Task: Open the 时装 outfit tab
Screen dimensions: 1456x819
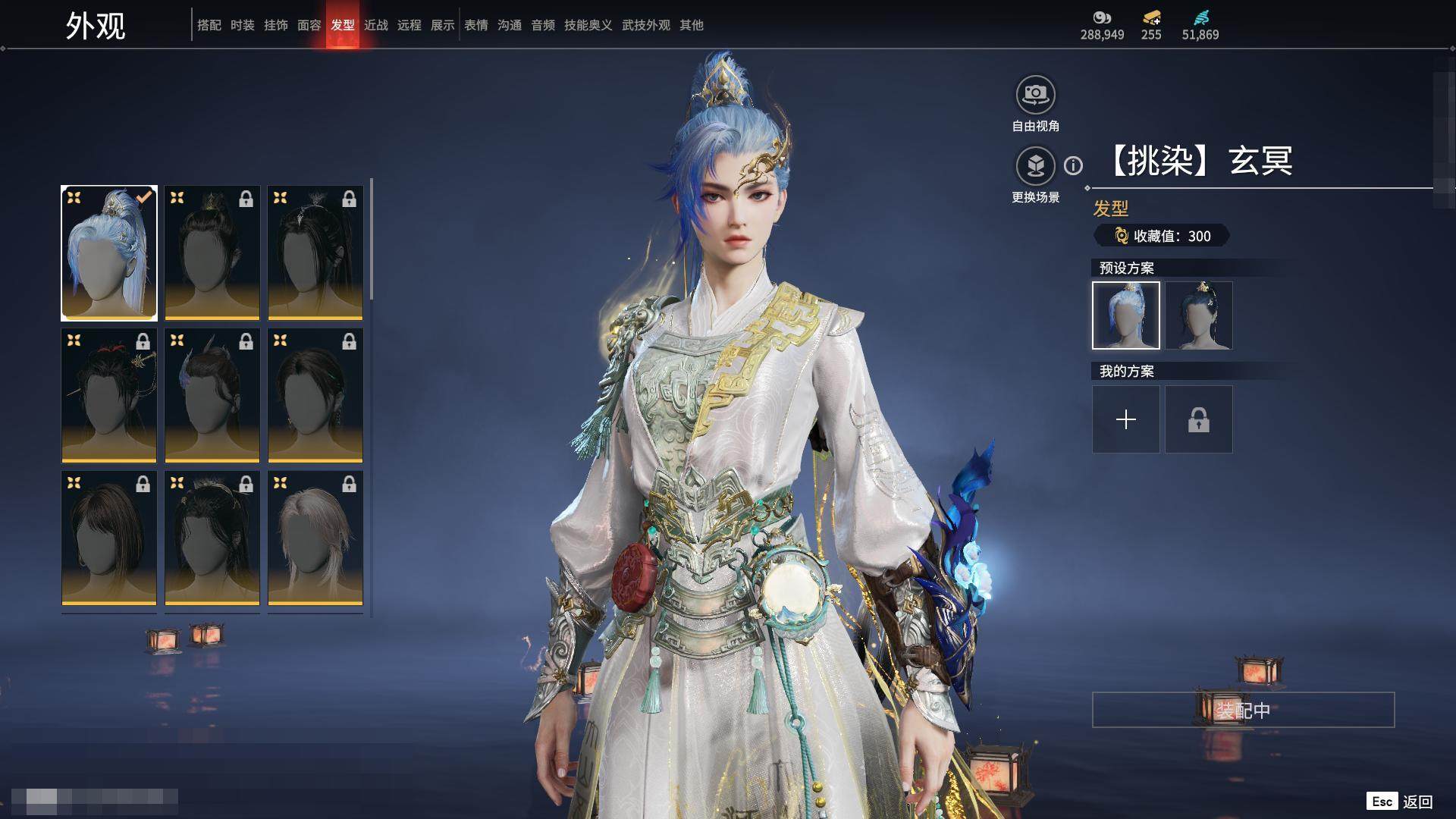Action: point(242,25)
